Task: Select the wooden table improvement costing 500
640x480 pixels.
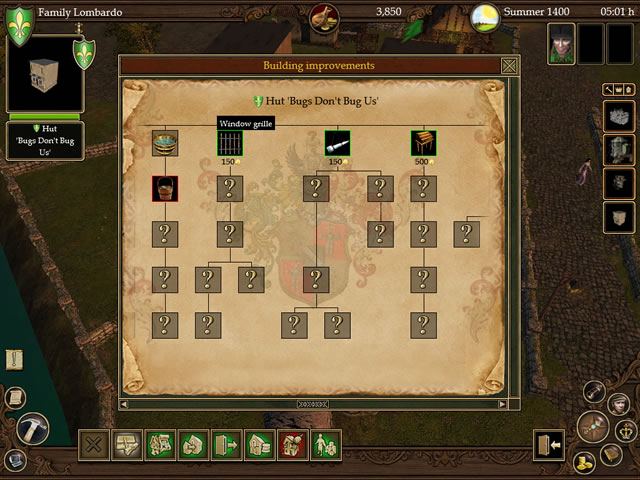Action: [423, 143]
